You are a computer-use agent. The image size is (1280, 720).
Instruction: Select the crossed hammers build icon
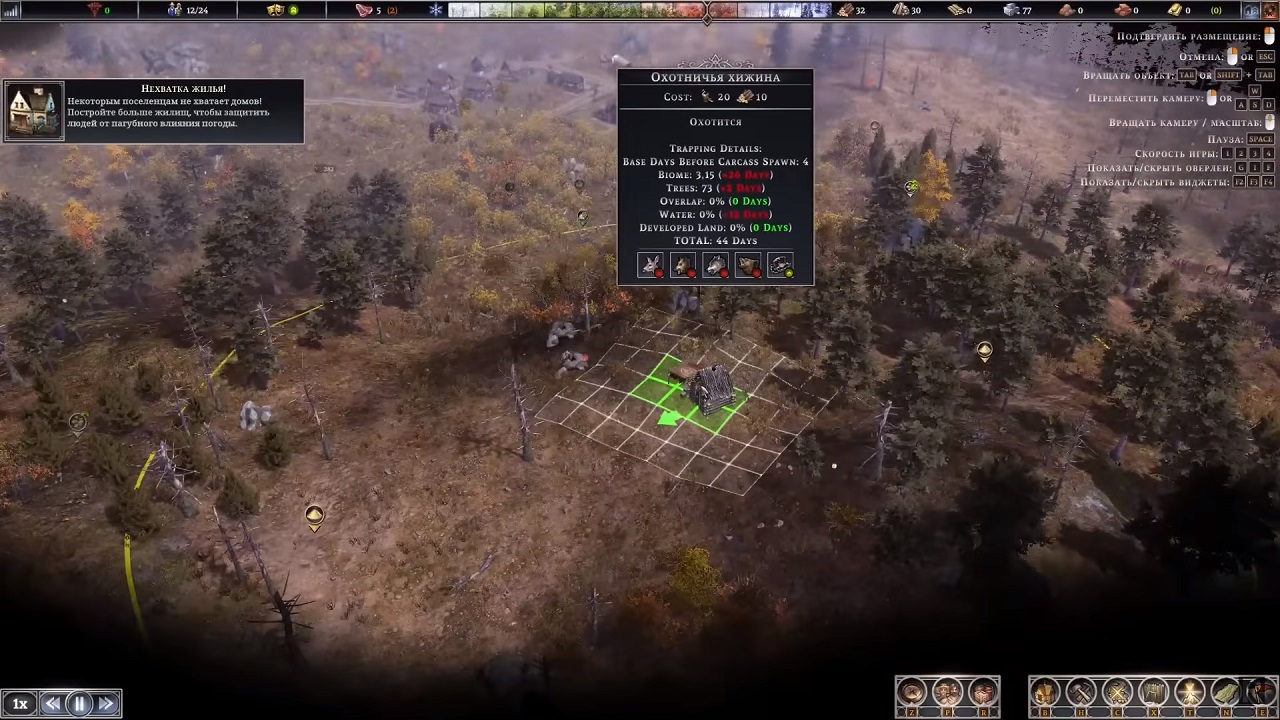click(1081, 692)
